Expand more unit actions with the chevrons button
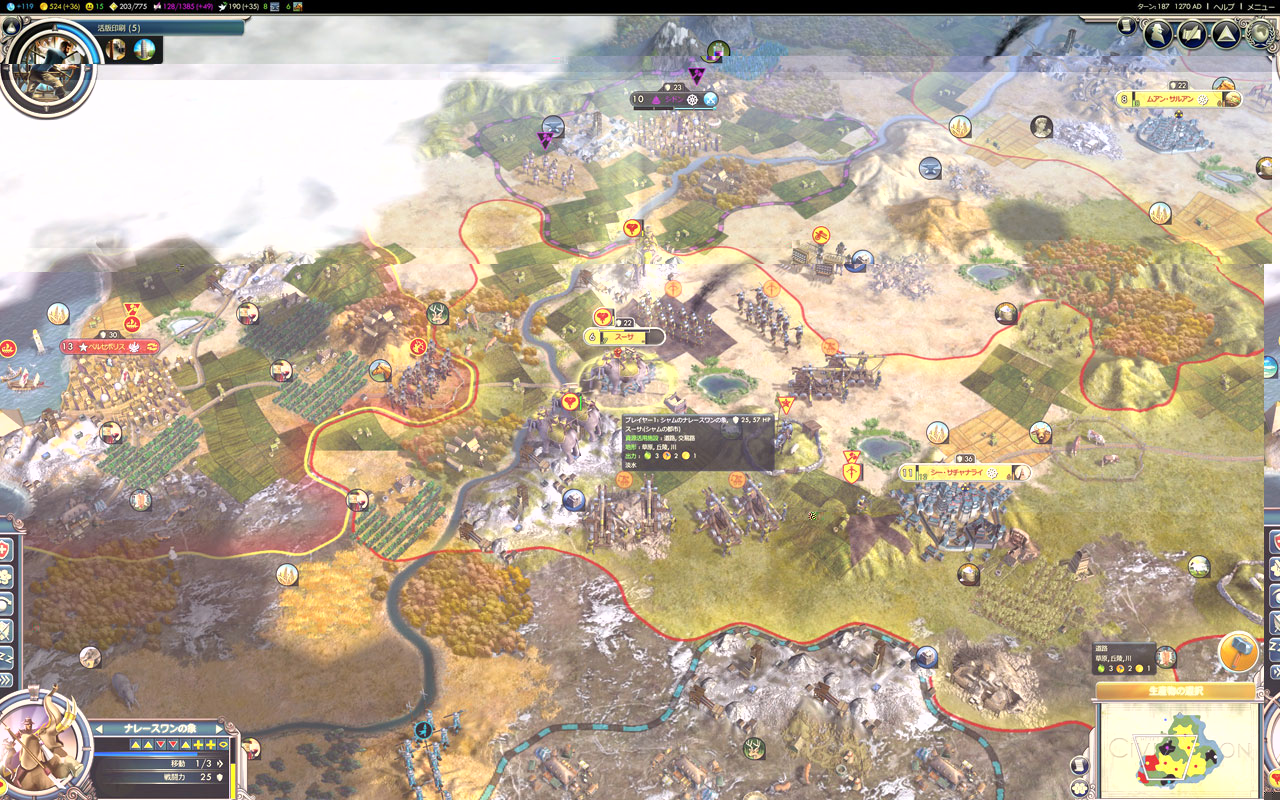 (6, 680)
